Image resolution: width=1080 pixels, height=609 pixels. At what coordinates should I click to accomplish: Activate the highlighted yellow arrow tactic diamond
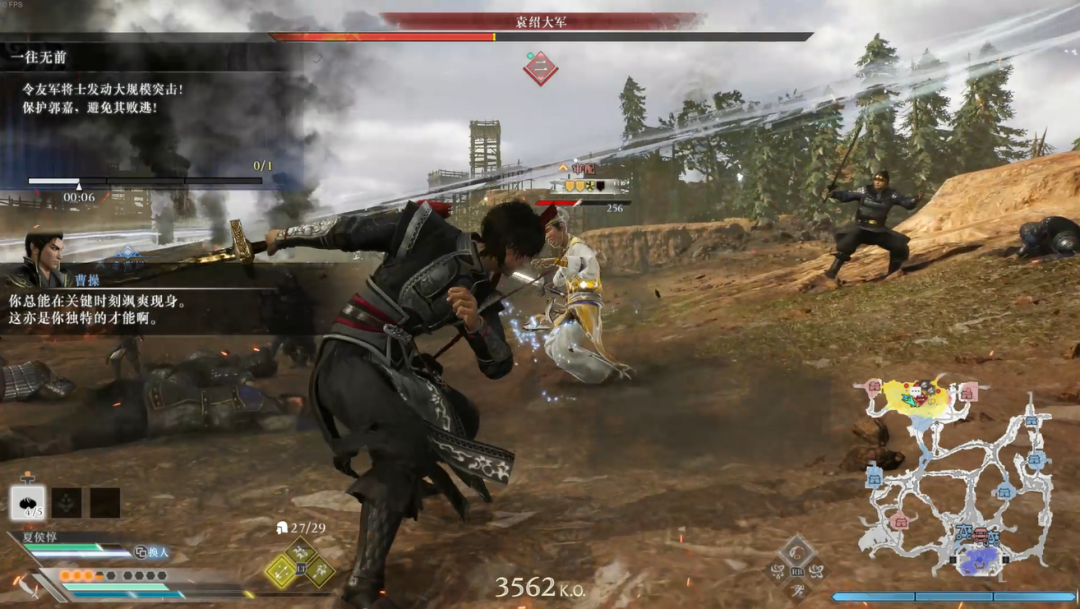pos(281,572)
